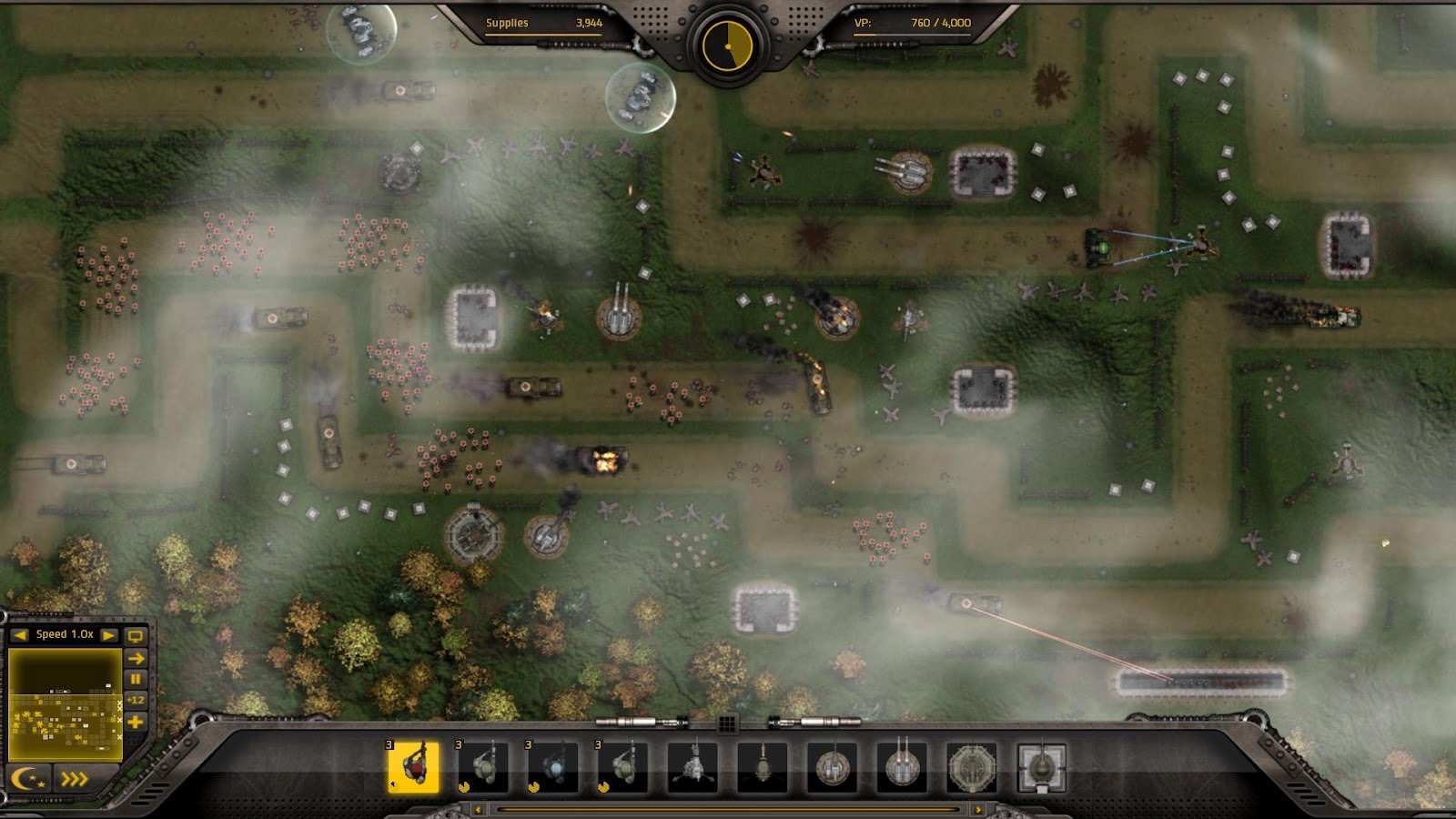This screenshot has width=1456, height=819.
Task: Select the large hexagonal emplacement icon
Action: pos(974,769)
